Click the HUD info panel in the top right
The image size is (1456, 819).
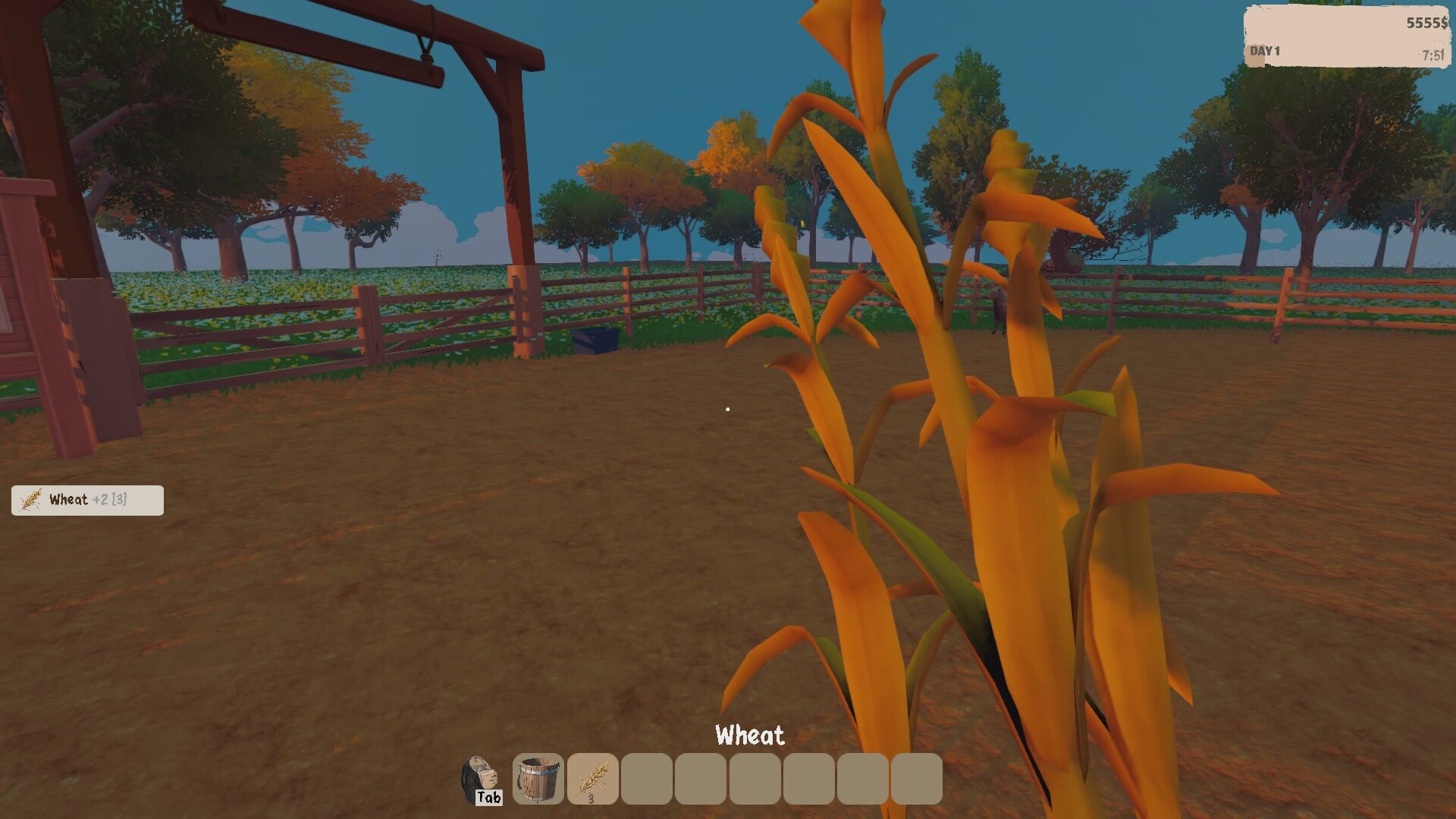pos(1346,36)
